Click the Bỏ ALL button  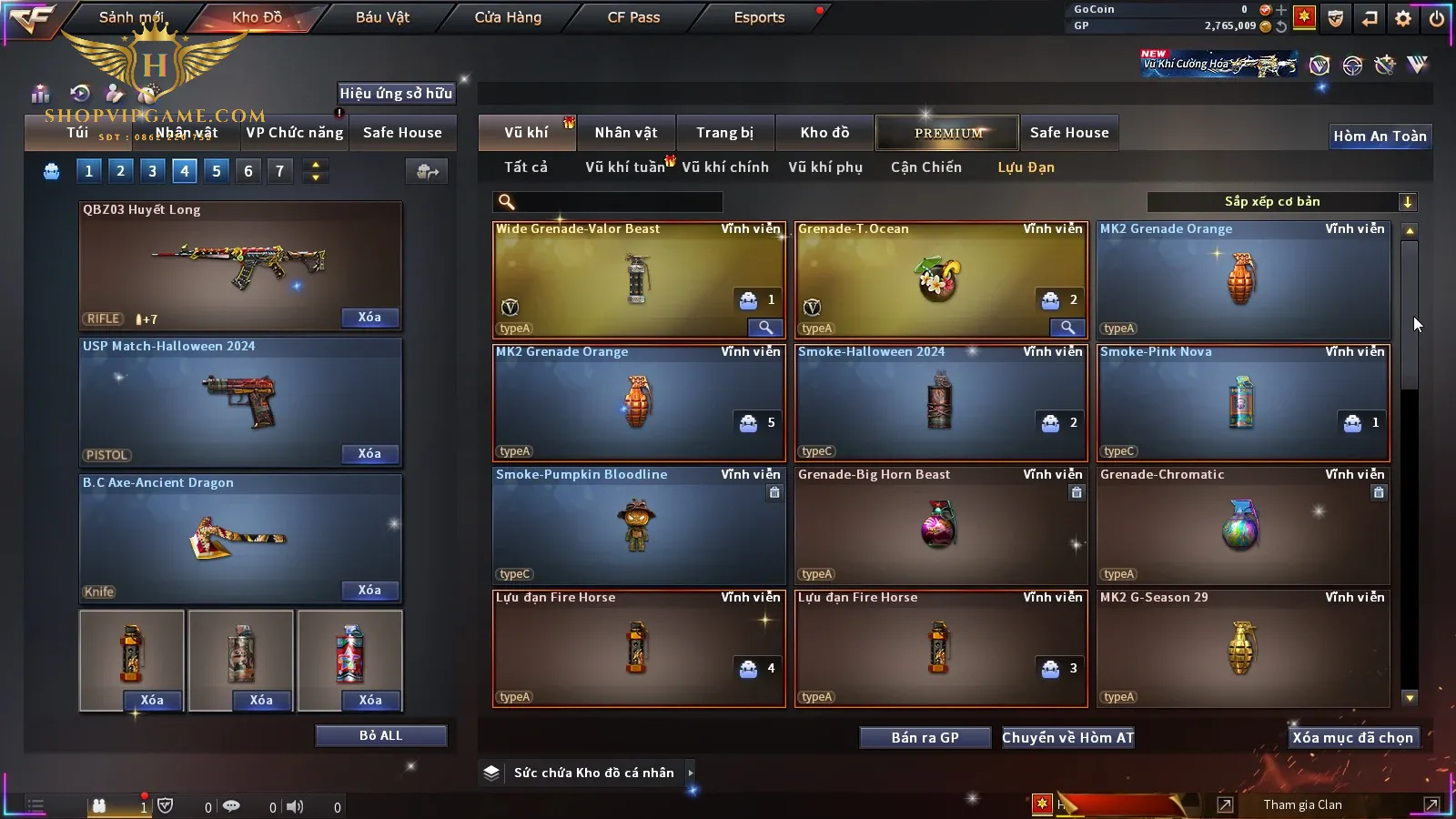[x=380, y=736]
